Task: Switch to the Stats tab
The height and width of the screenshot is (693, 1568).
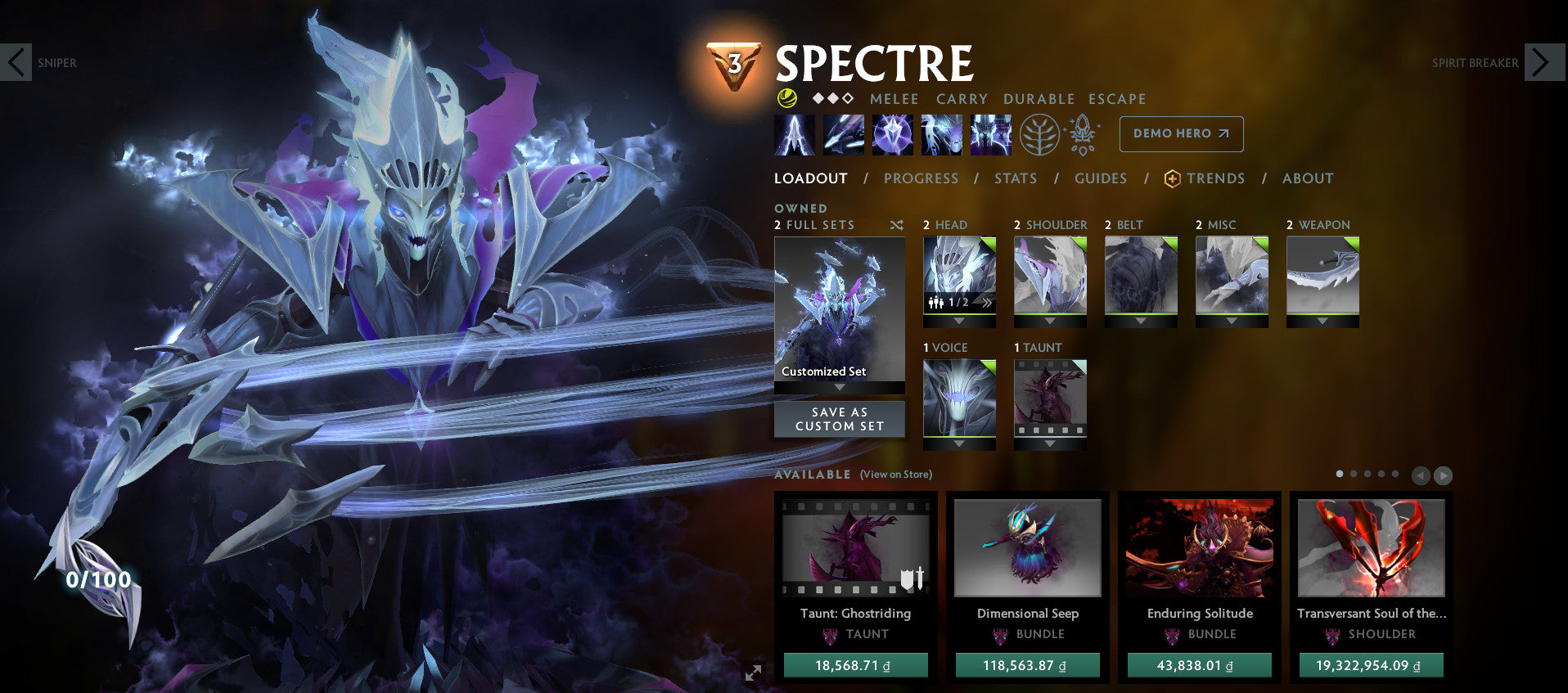Action: (x=1015, y=178)
